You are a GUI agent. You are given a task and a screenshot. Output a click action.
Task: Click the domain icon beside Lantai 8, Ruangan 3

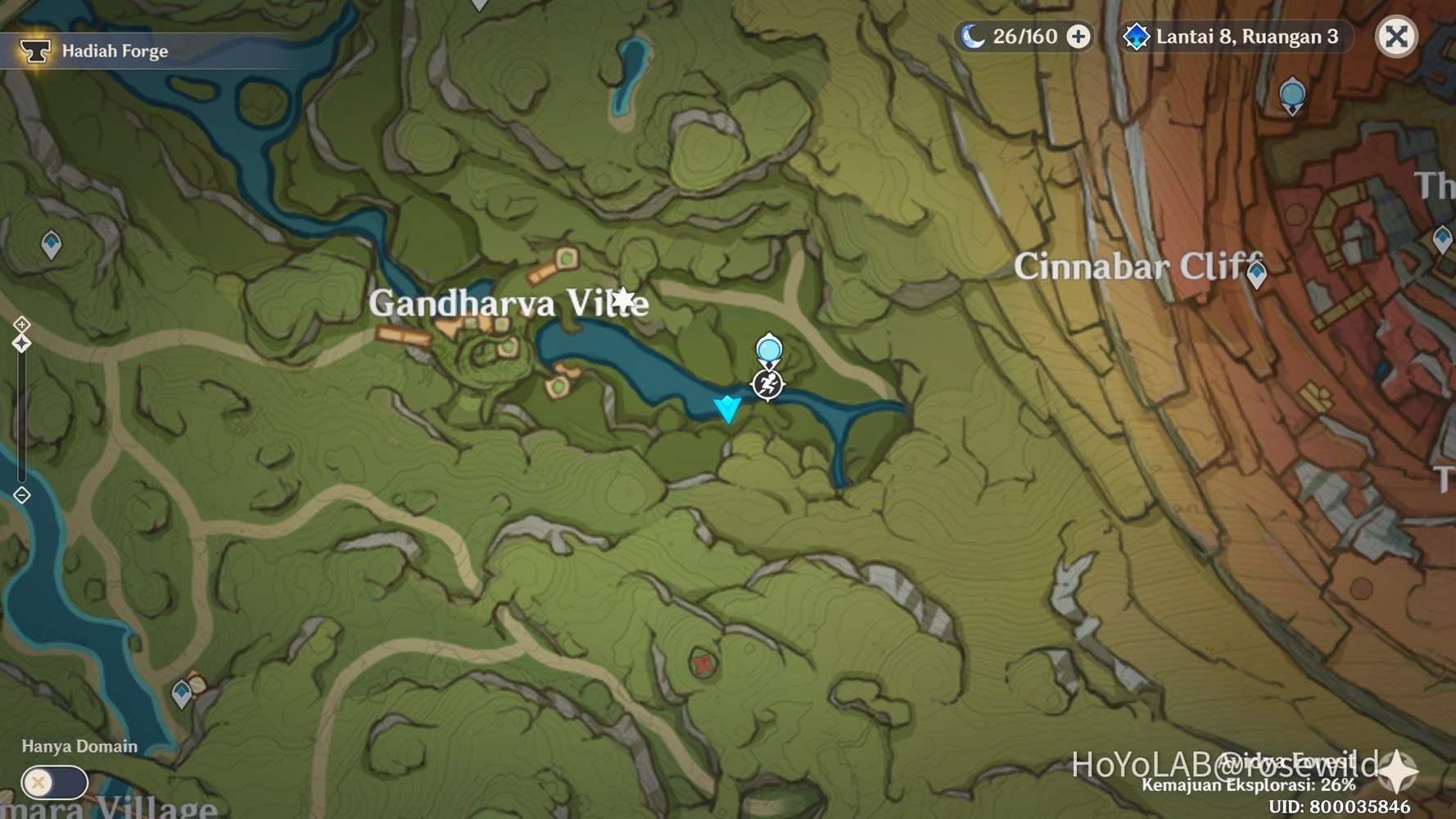(1136, 37)
